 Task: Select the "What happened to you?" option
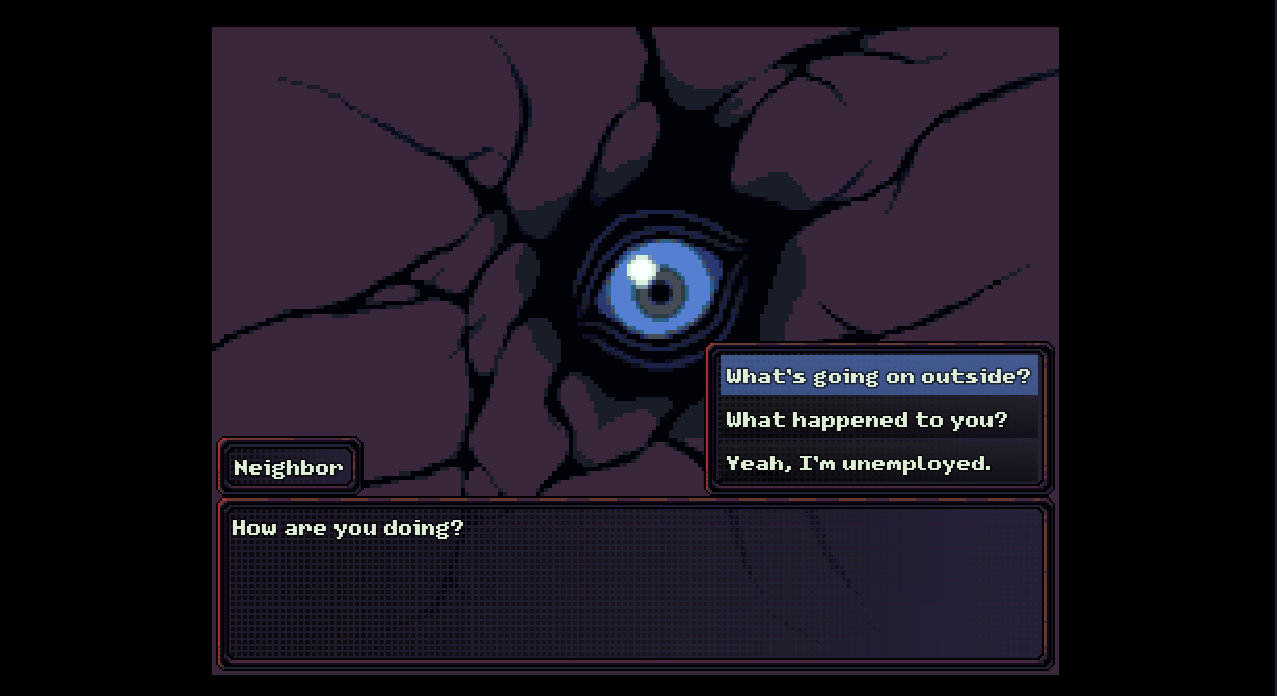point(867,420)
